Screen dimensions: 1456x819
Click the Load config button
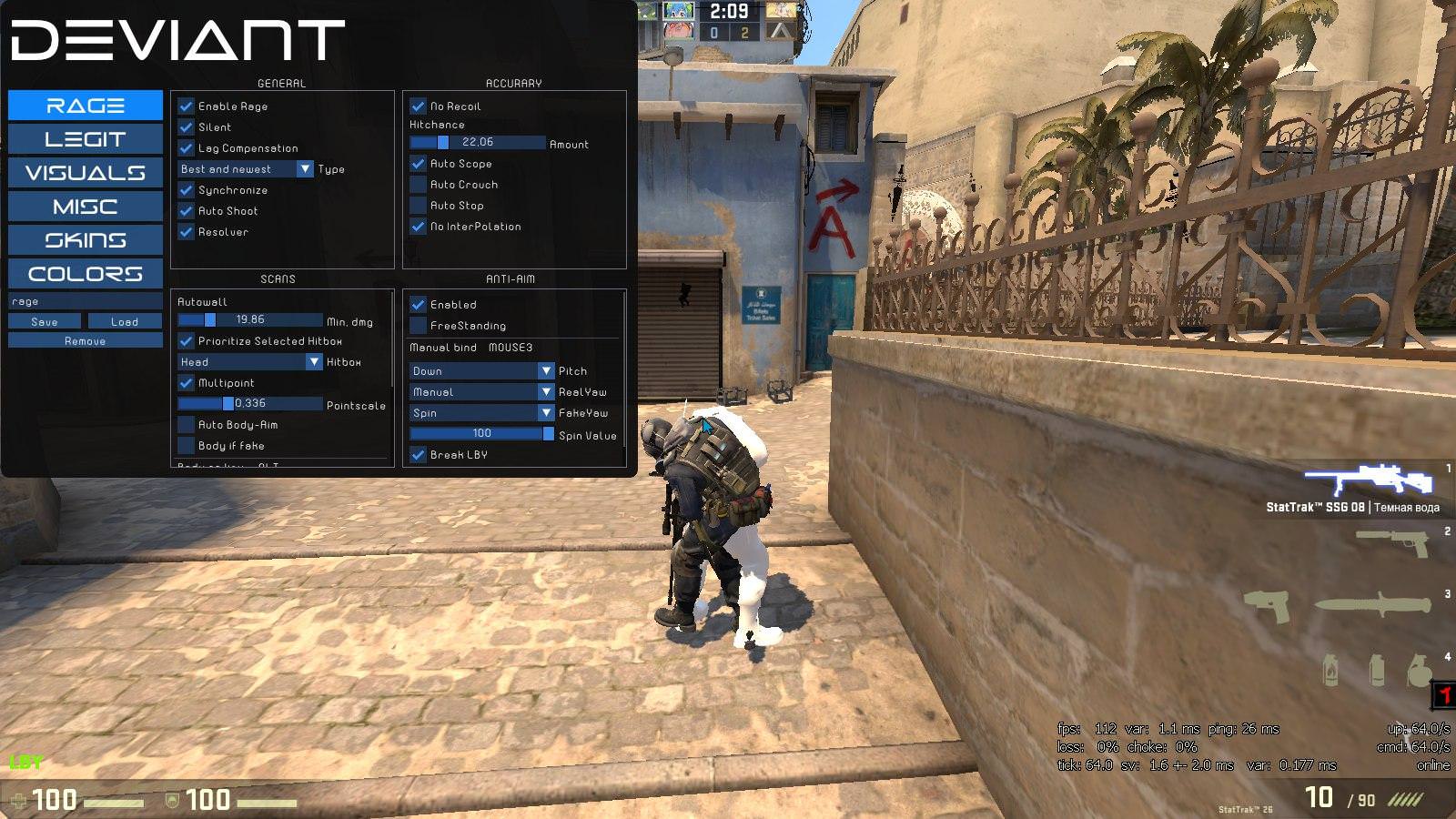click(125, 321)
